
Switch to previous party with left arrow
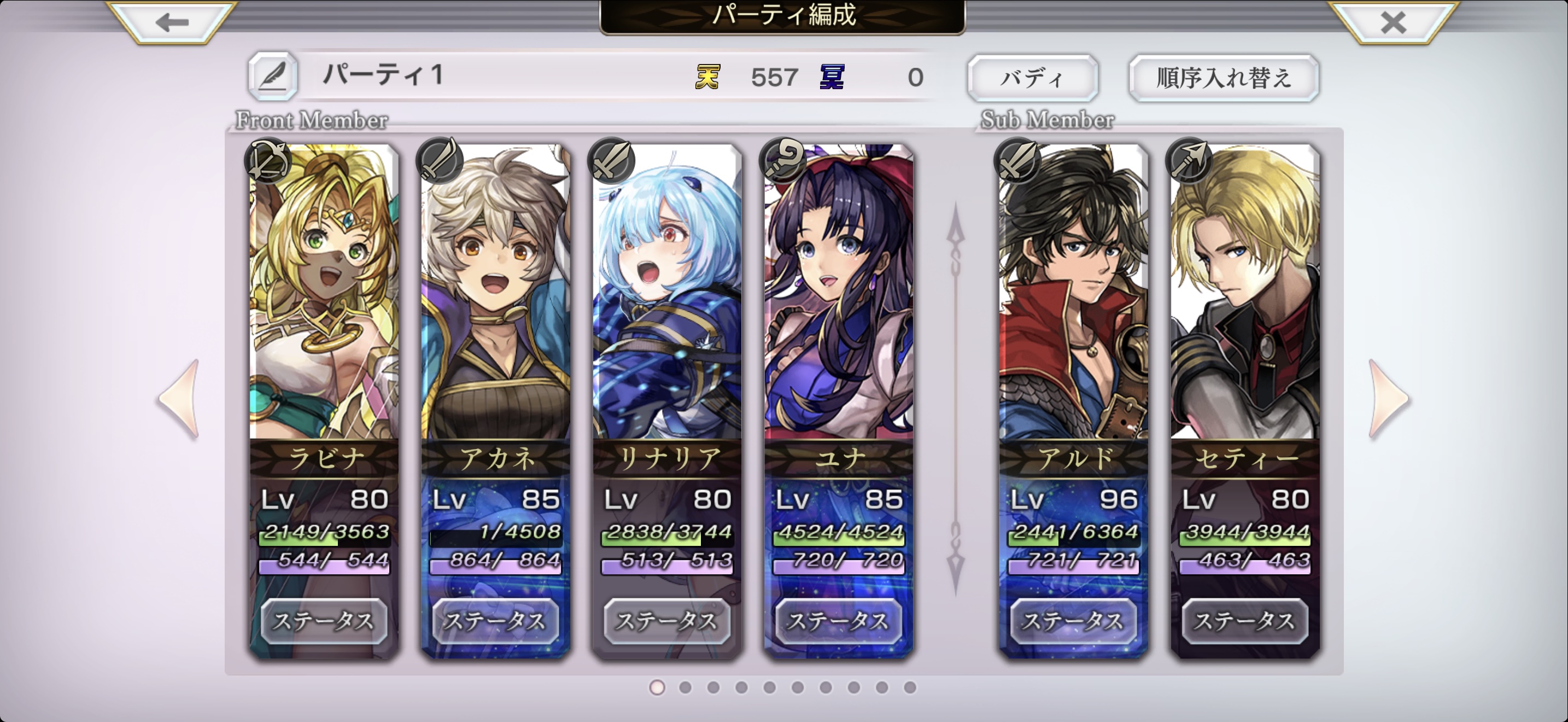click(x=180, y=399)
